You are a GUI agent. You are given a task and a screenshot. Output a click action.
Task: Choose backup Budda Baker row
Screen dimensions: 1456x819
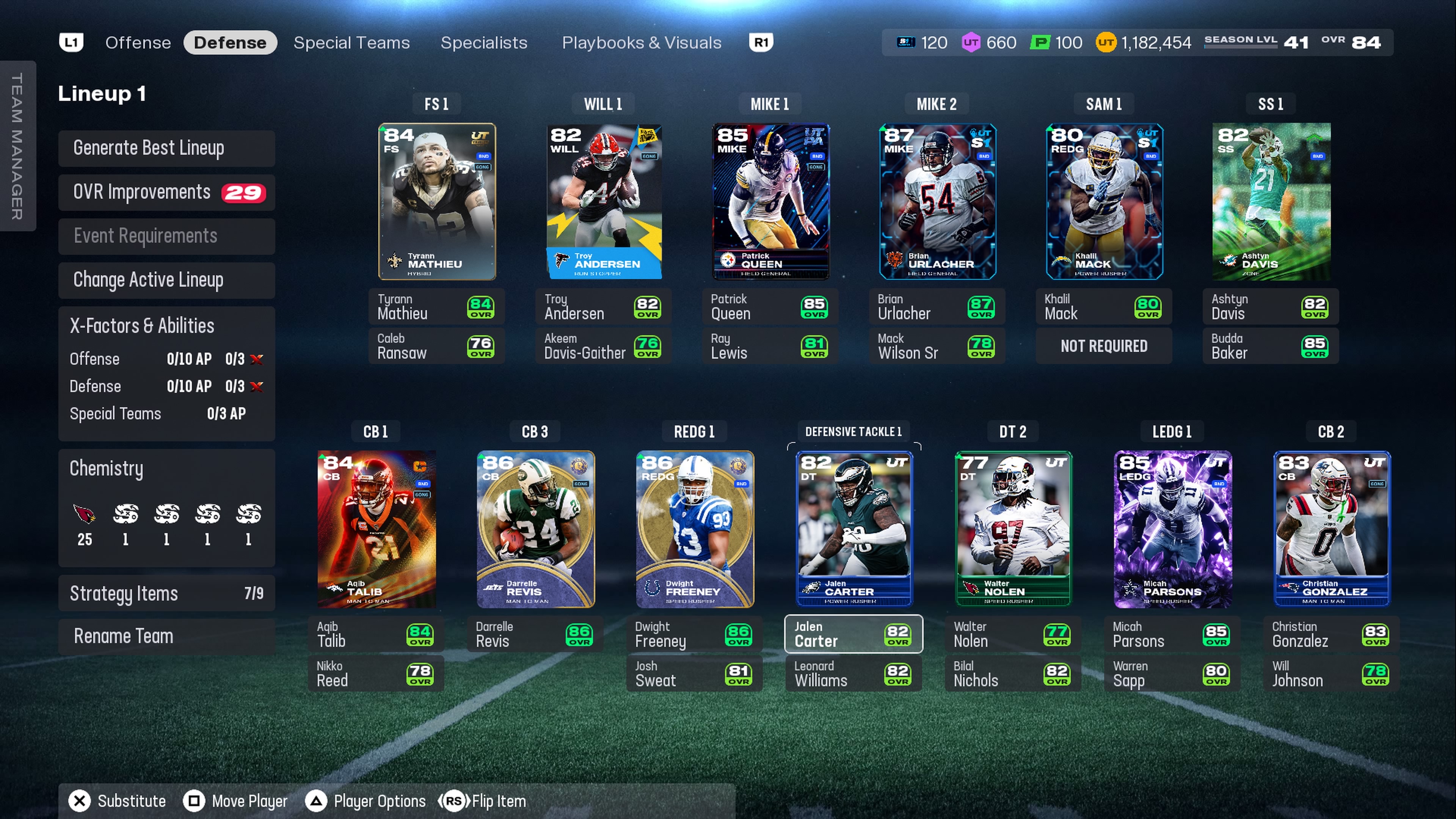1270,346
